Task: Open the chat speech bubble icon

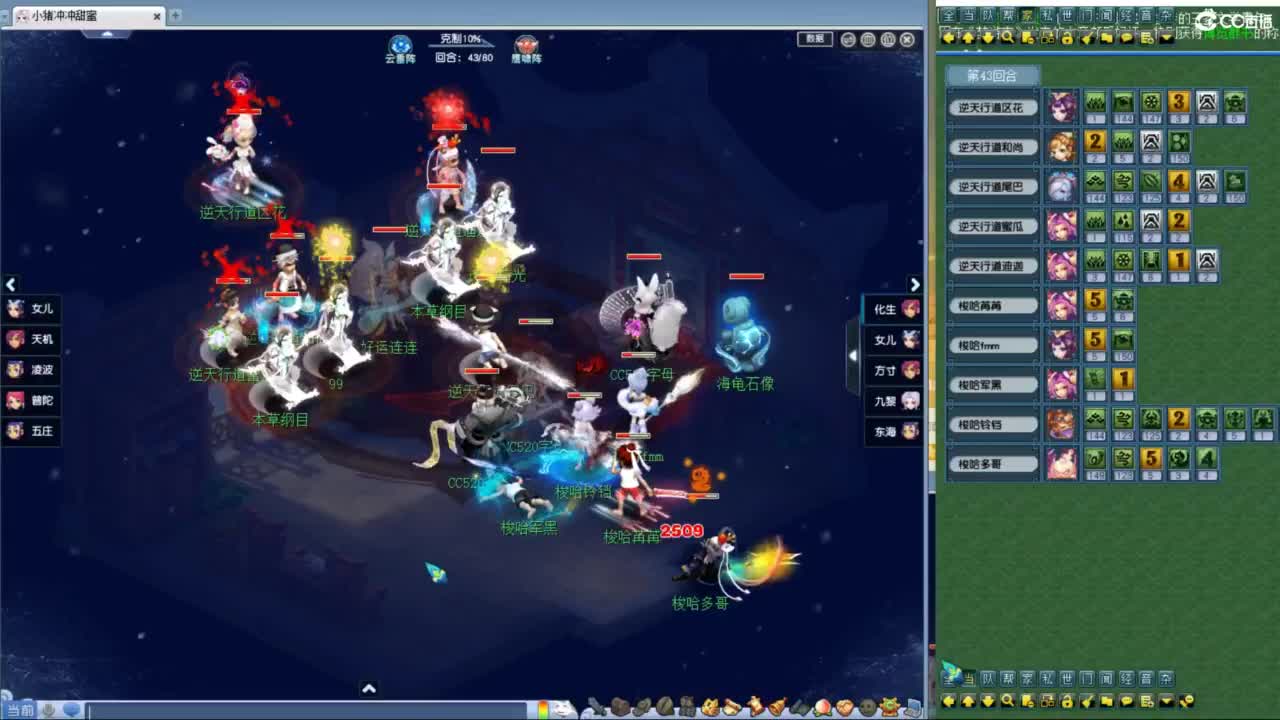Action: pyautogui.click(x=1126, y=35)
